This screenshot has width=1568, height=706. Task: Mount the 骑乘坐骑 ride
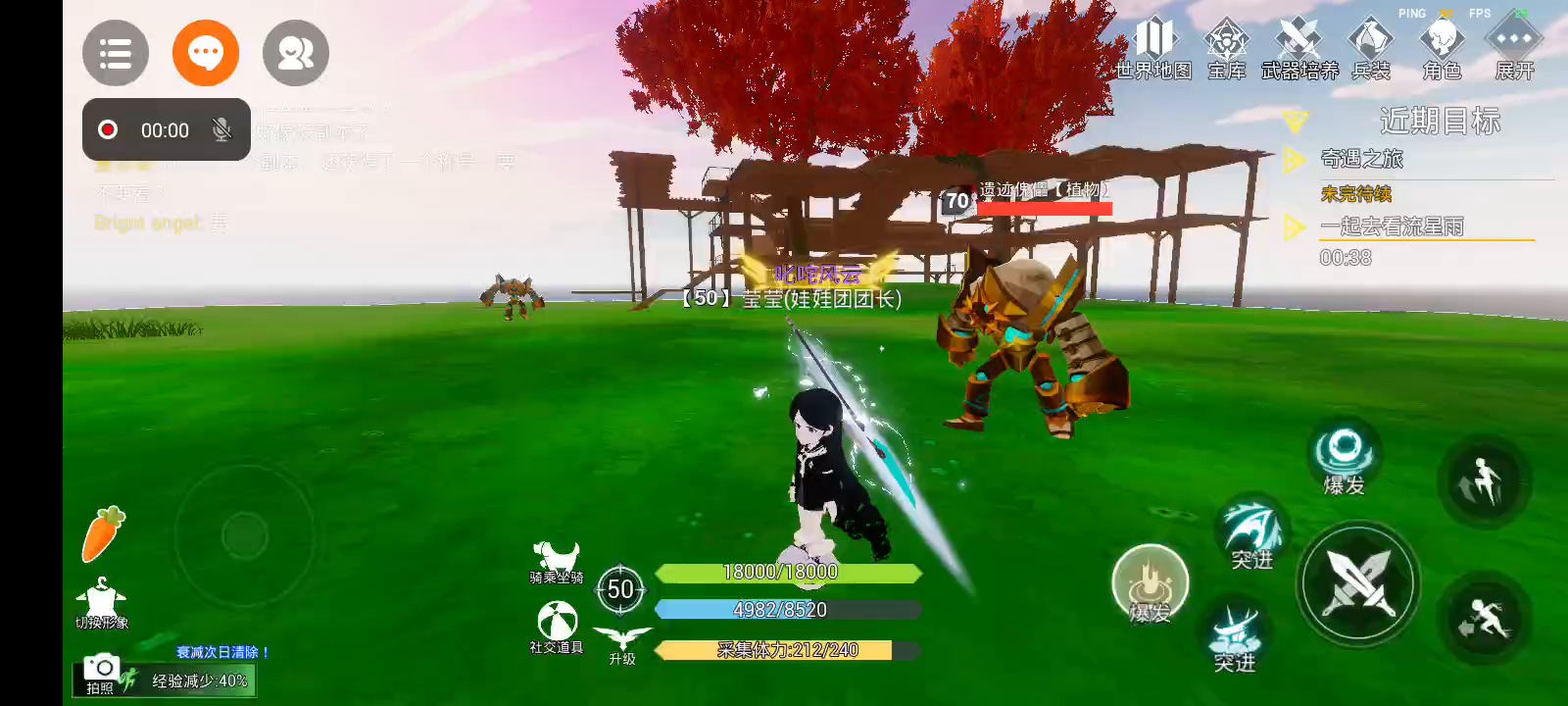click(556, 561)
